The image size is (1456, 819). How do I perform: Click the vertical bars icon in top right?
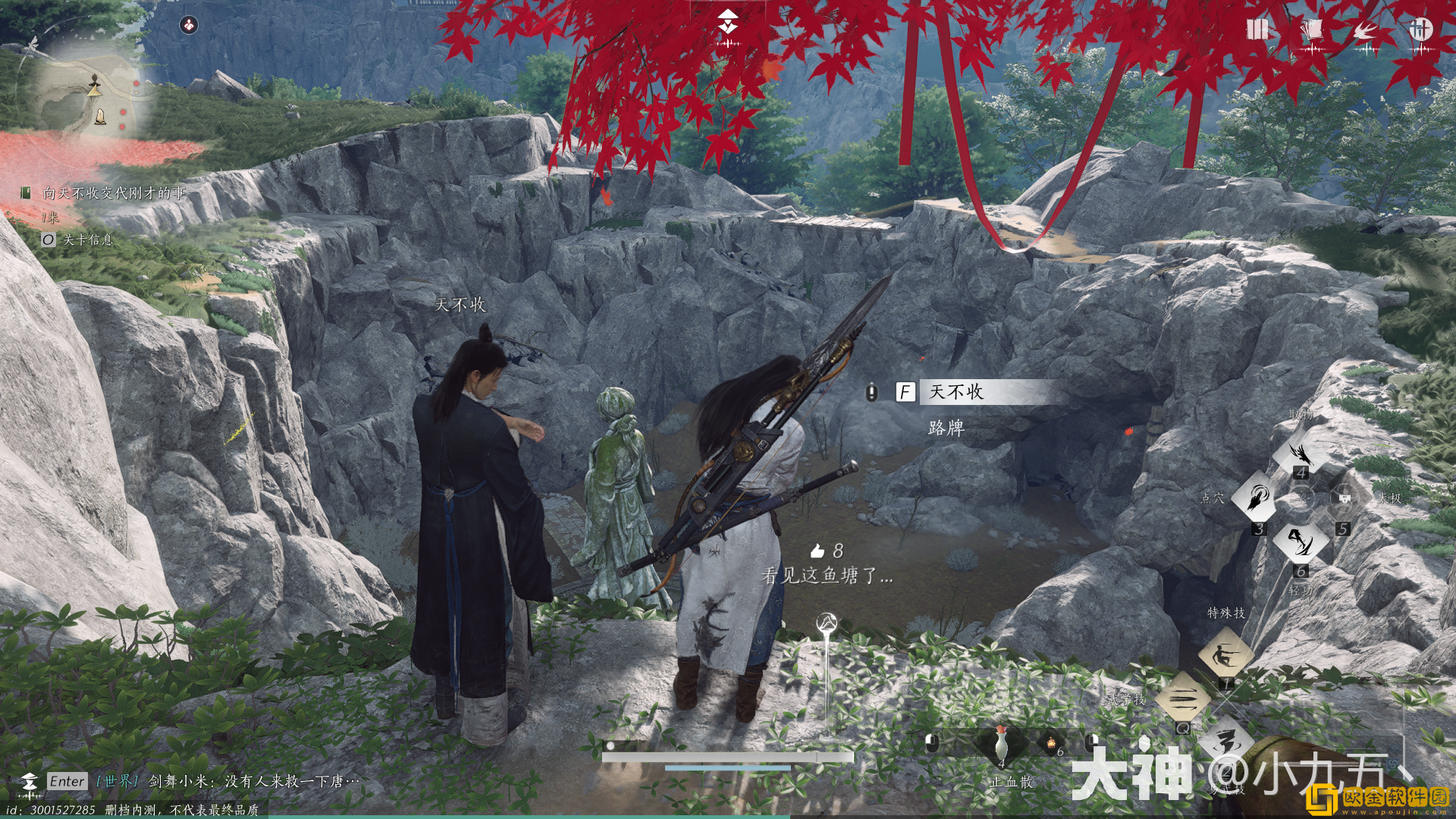coord(1257,29)
